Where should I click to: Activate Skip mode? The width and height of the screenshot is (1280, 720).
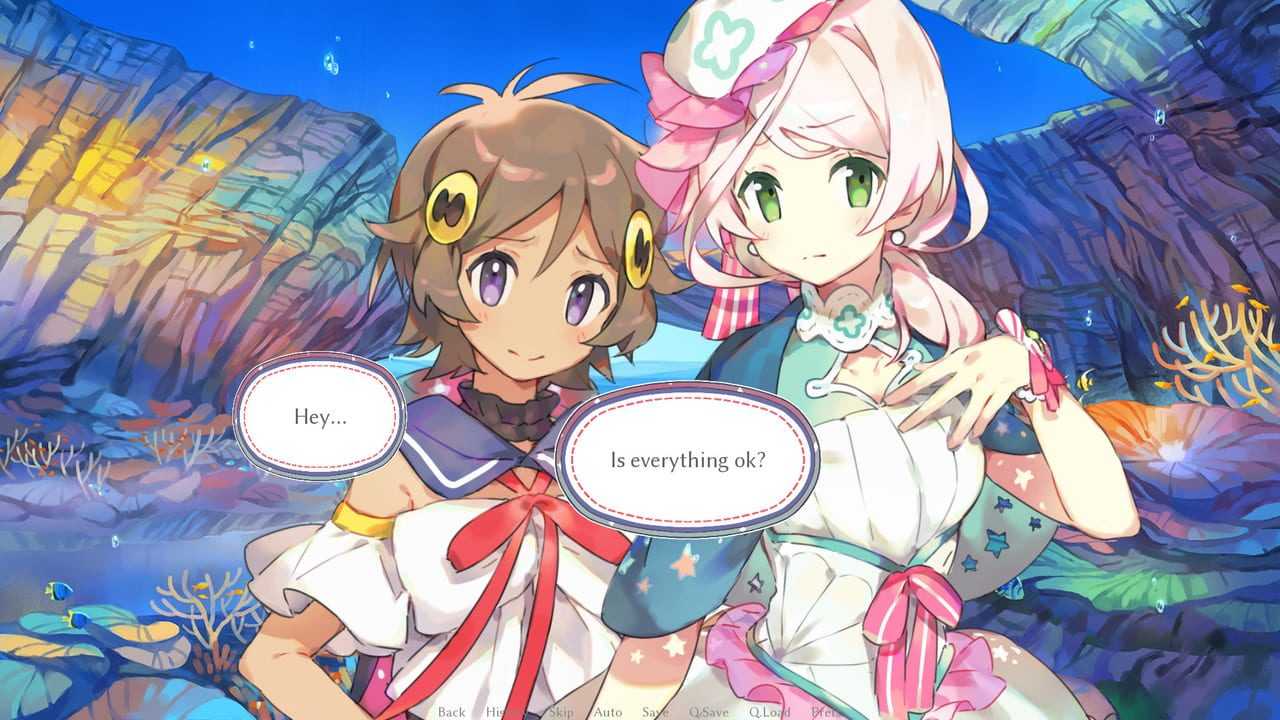[560, 712]
